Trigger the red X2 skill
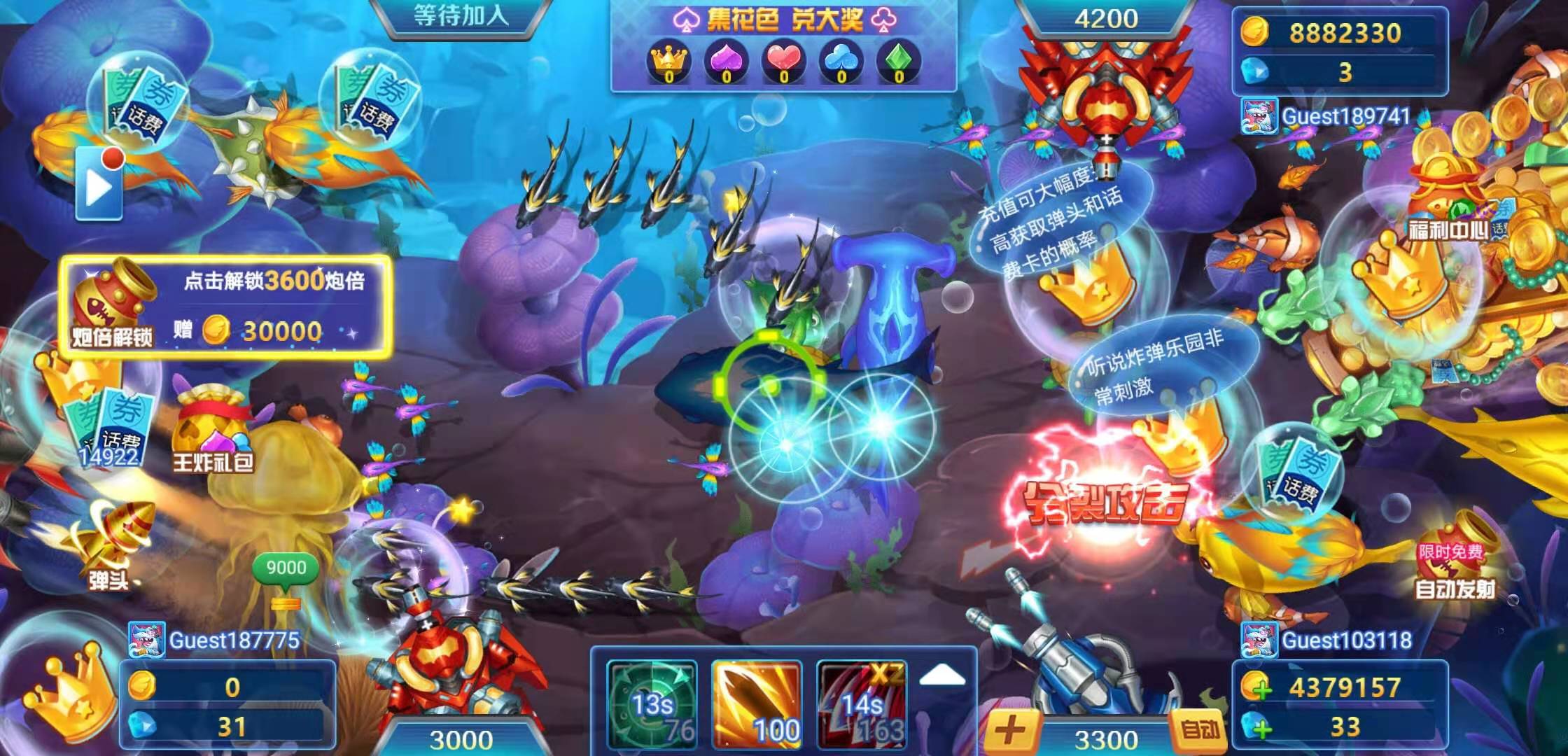This screenshot has height=756, width=1568. (861, 703)
